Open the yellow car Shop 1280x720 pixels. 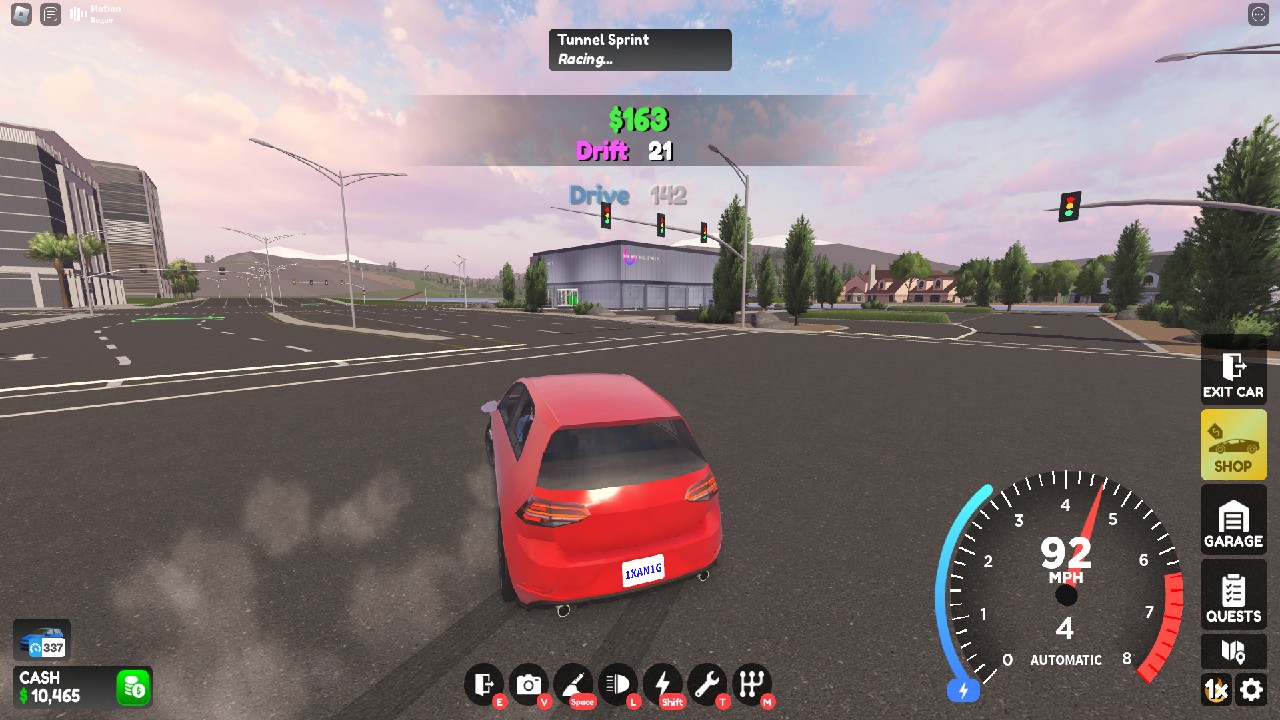tap(1233, 446)
